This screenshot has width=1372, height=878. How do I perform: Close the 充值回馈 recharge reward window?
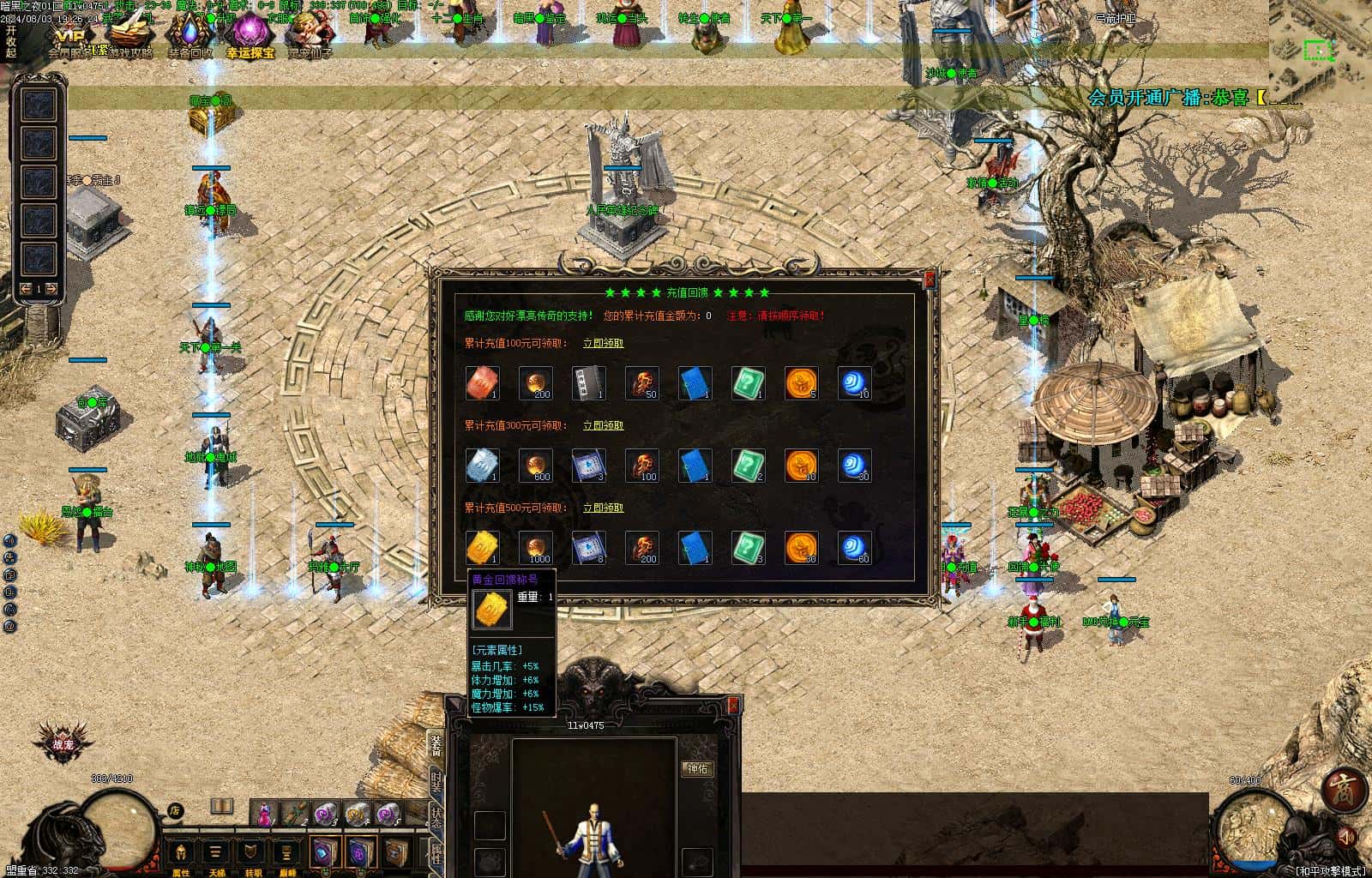pyautogui.click(x=930, y=280)
